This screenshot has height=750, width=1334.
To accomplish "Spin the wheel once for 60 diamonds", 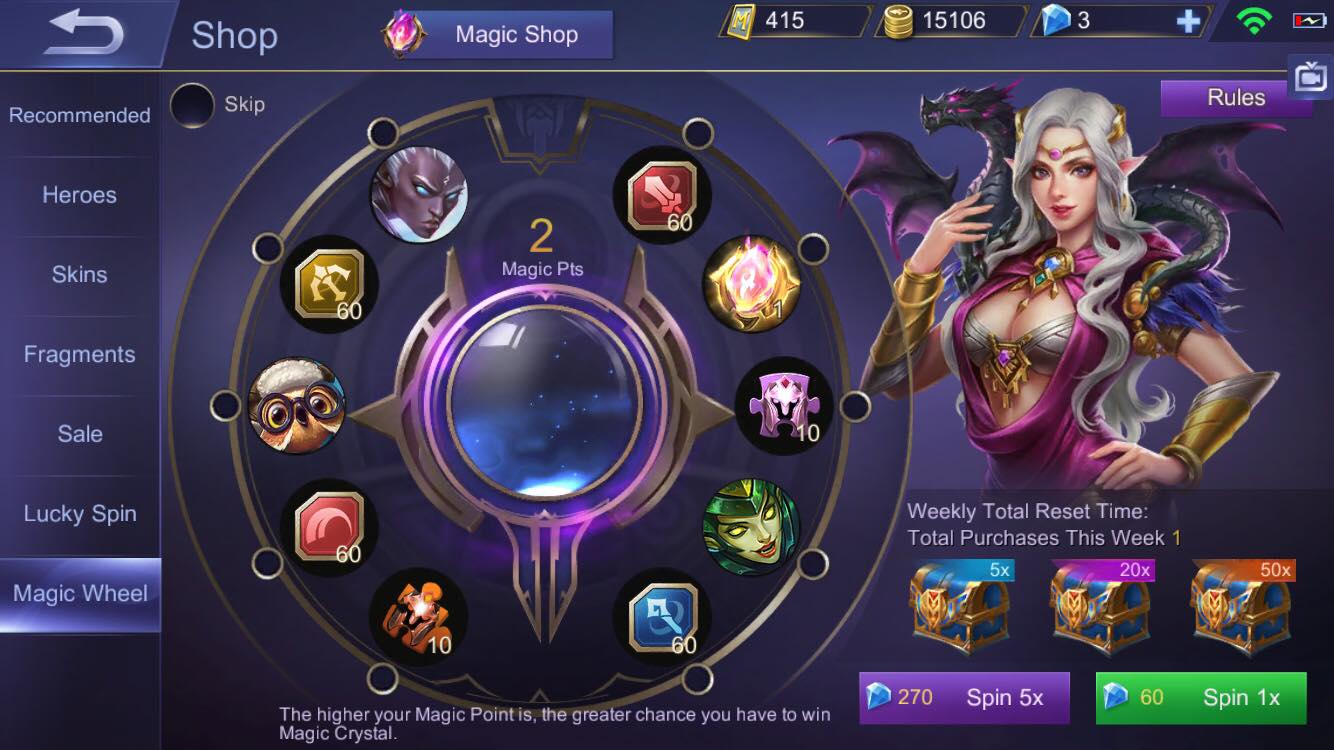I will (x=1201, y=697).
